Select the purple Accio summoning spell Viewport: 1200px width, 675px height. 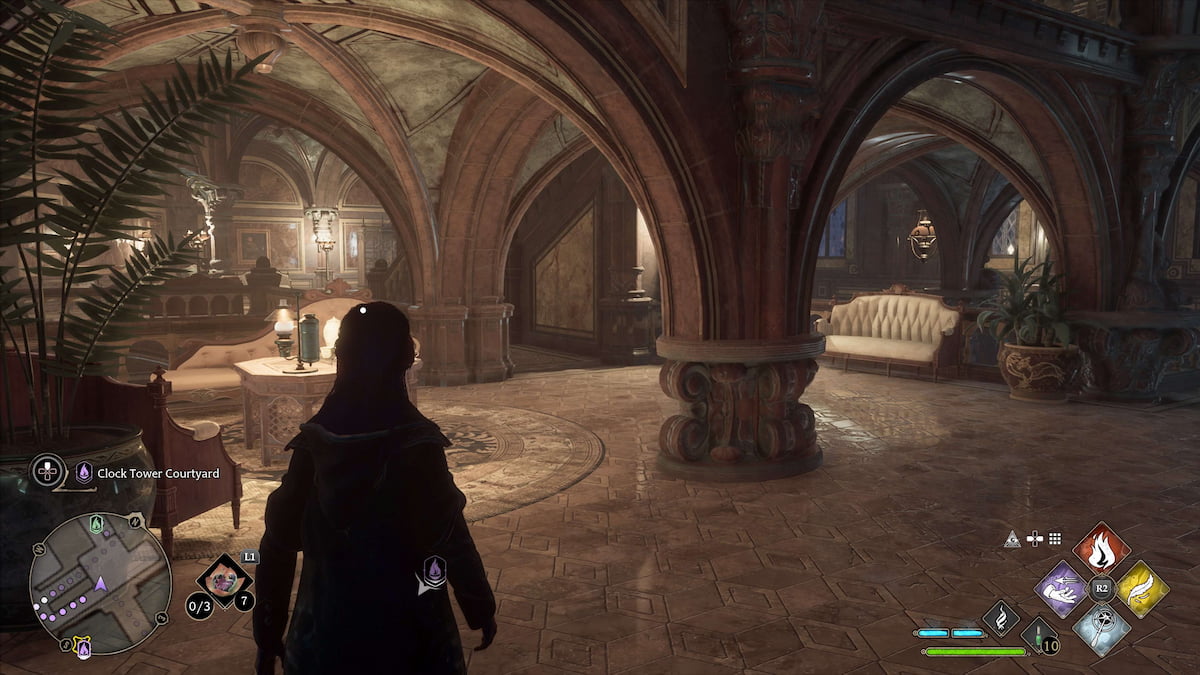(x=1060, y=589)
